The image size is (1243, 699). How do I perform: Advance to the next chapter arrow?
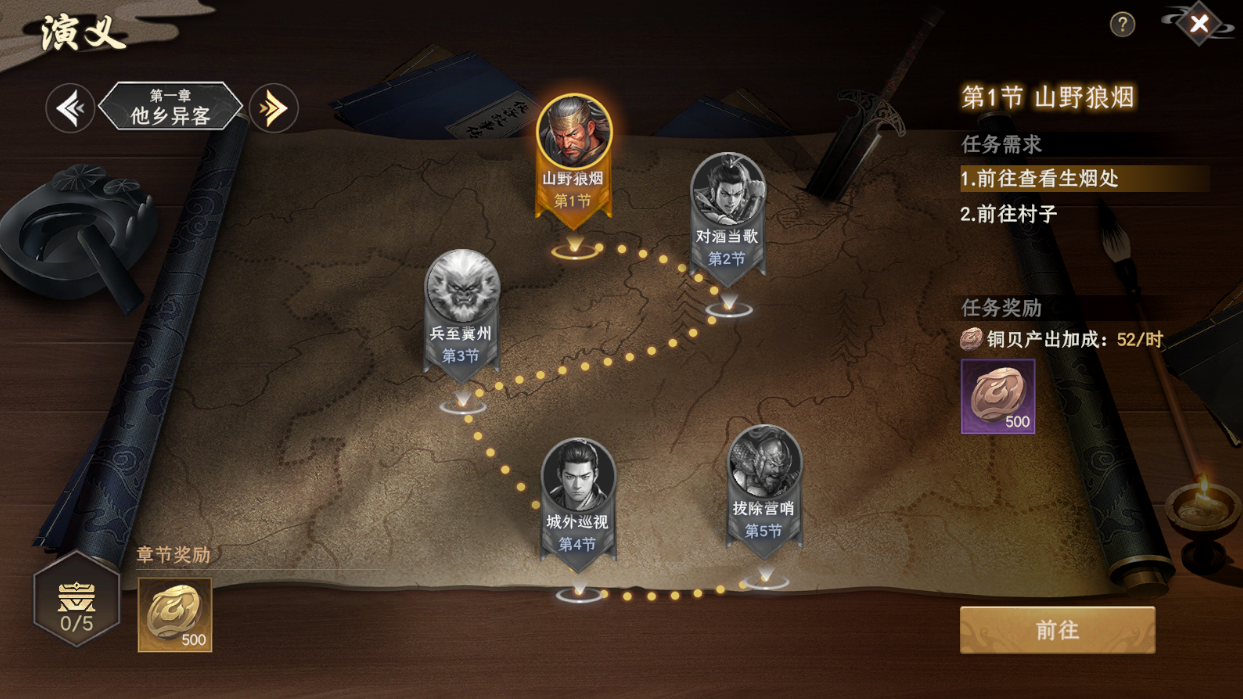pyautogui.click(x=273, y=108)
